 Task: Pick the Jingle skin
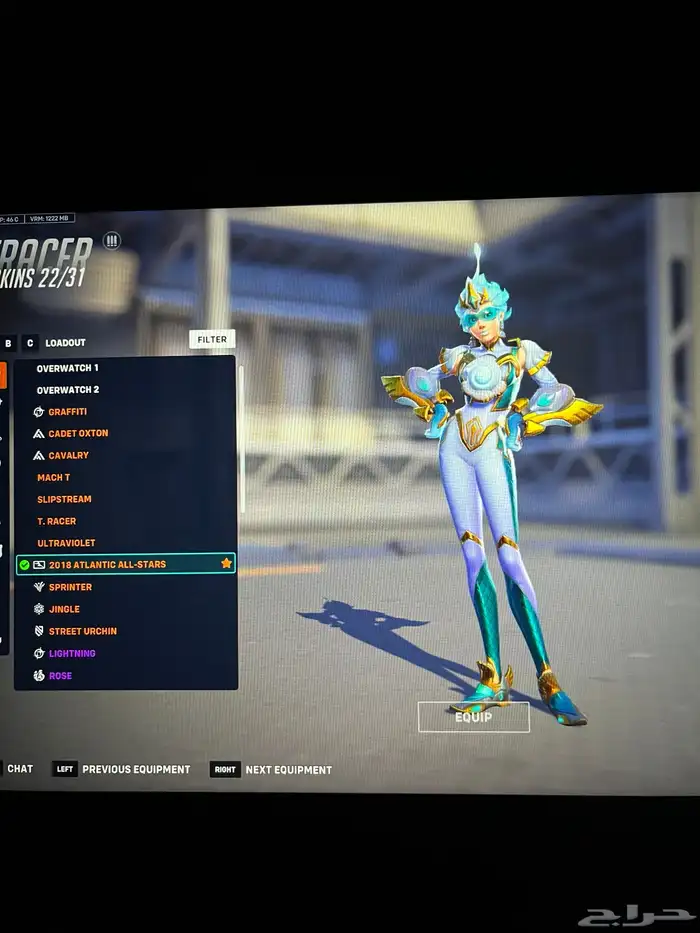(64, 609)
